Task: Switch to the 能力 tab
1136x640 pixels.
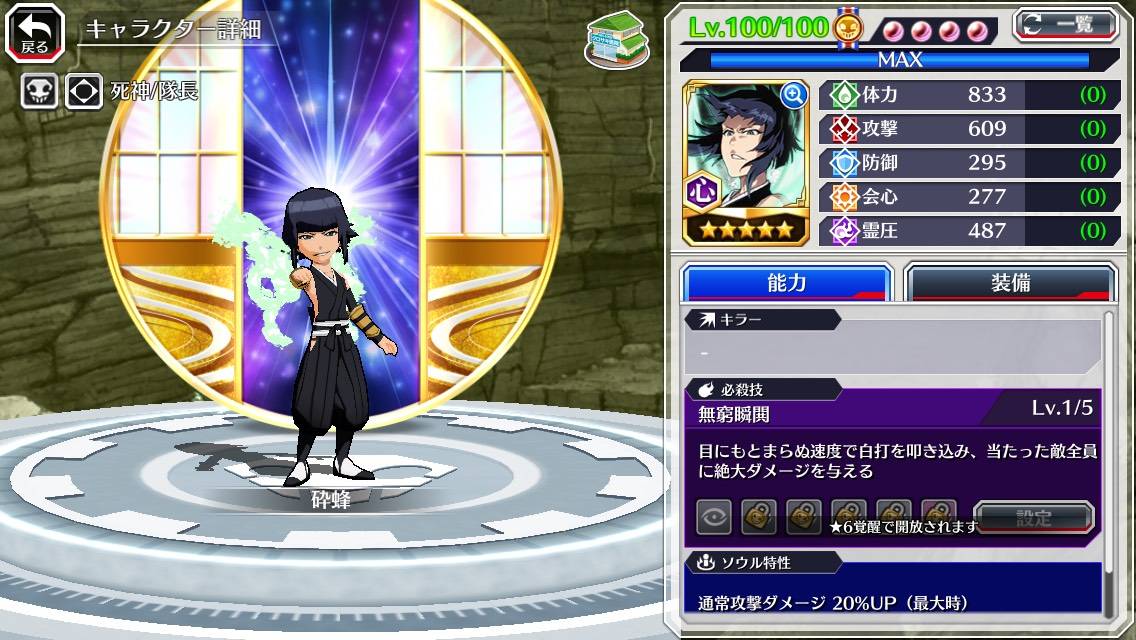Action: (786, 283)
